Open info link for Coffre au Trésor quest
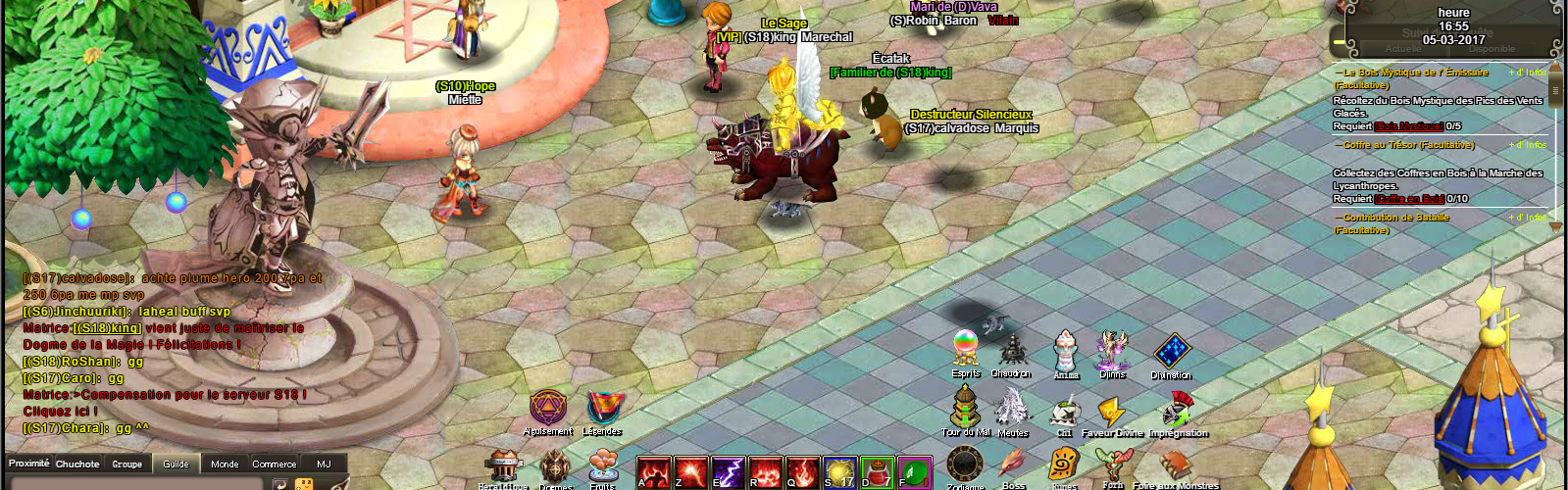 coord(1530,145)
